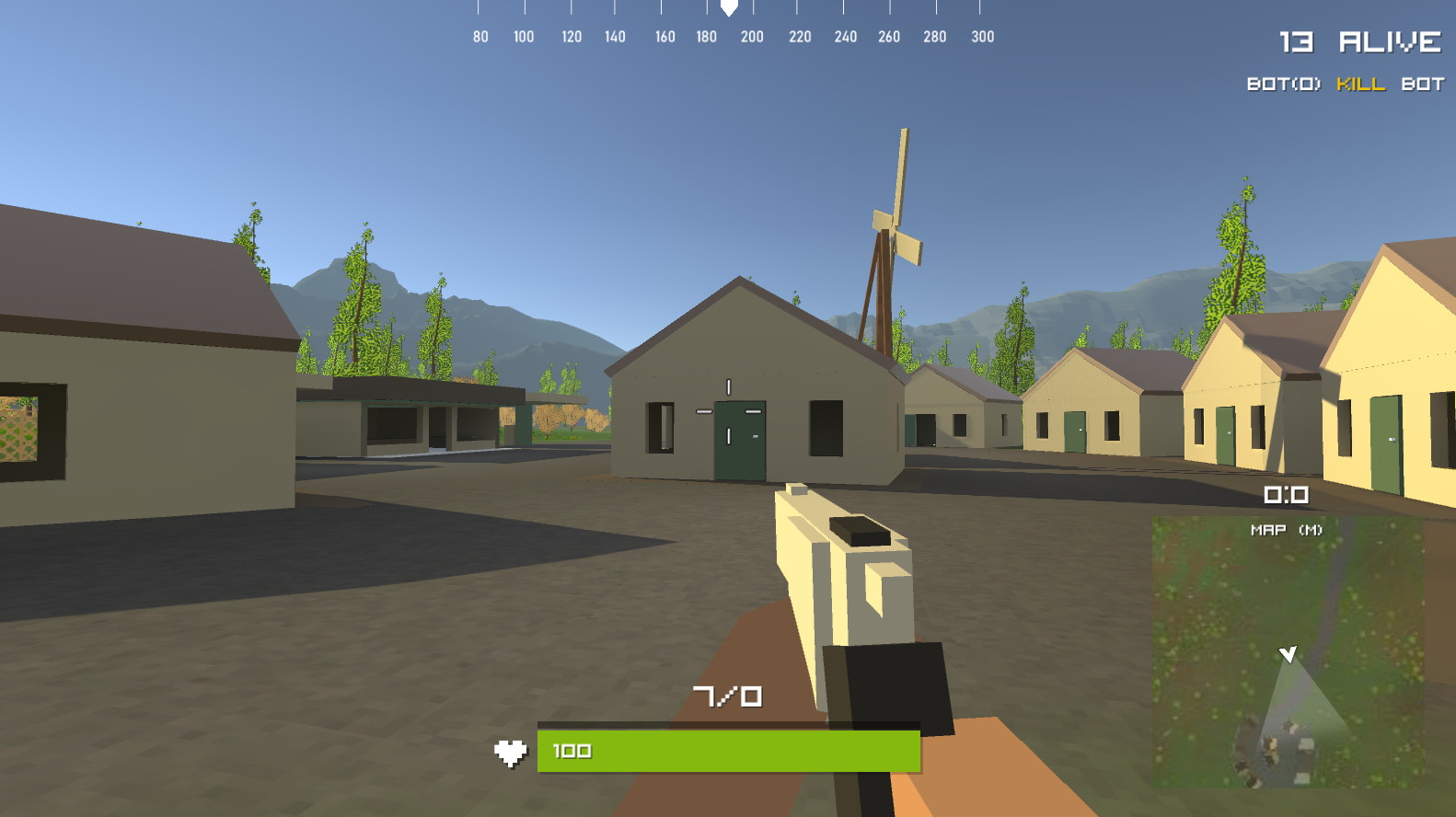The image size is (1456, 817).
Task: Click the 80 mark on the compass strip
Action: coord(480,38)
